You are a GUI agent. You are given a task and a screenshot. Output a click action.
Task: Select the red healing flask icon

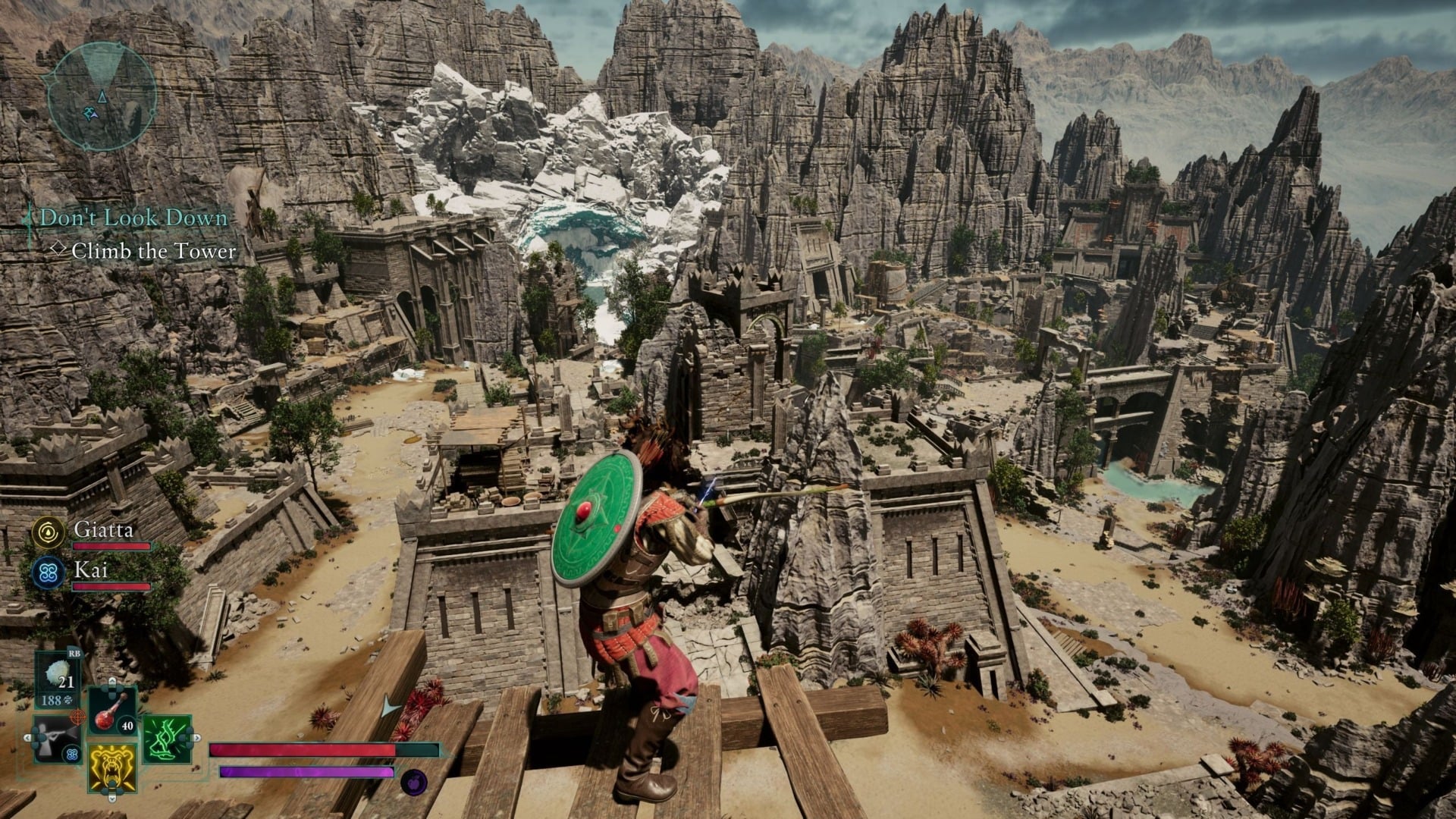point(107,714)
